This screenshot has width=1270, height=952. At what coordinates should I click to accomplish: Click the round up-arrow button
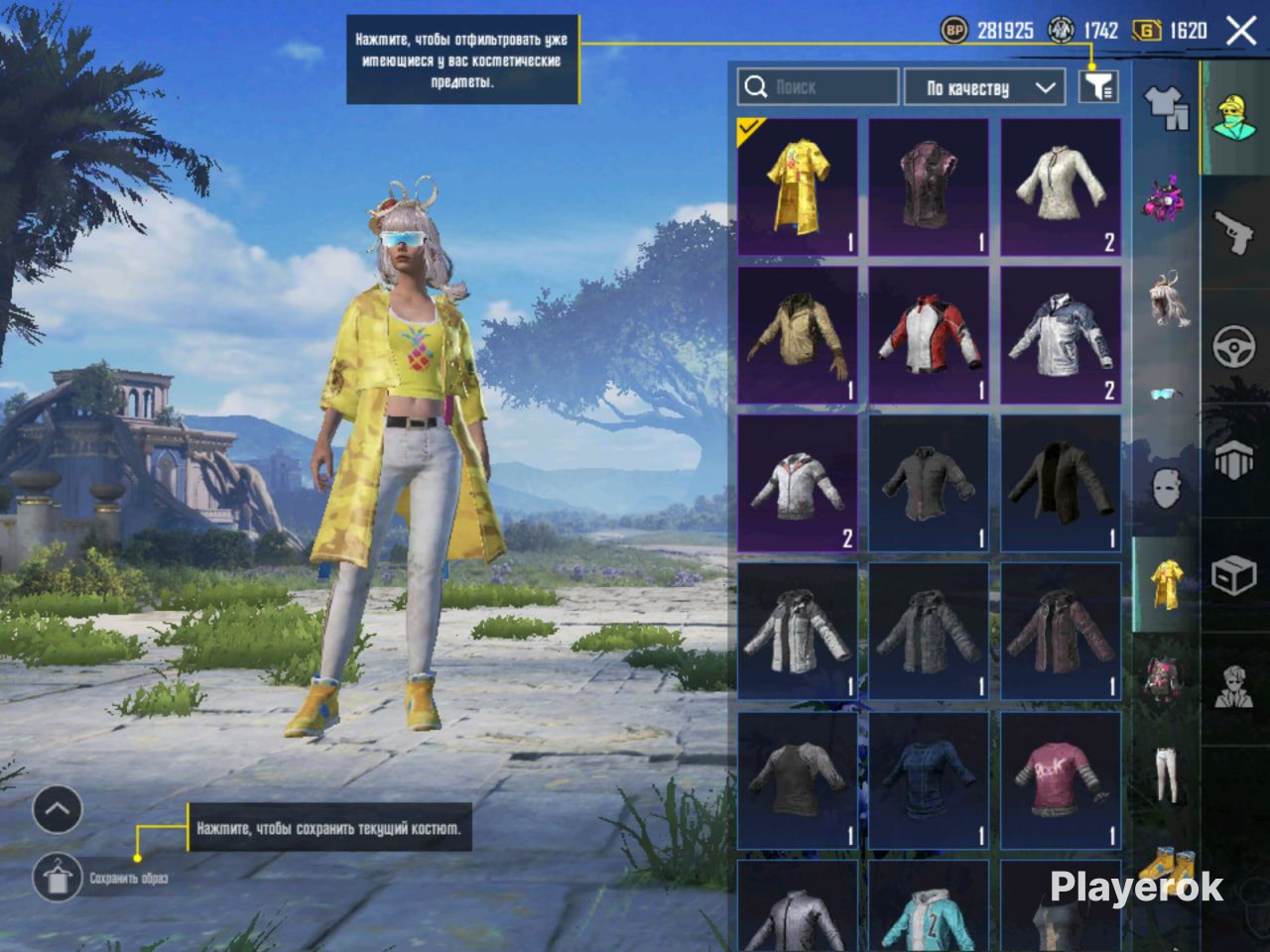coord(58,810)
